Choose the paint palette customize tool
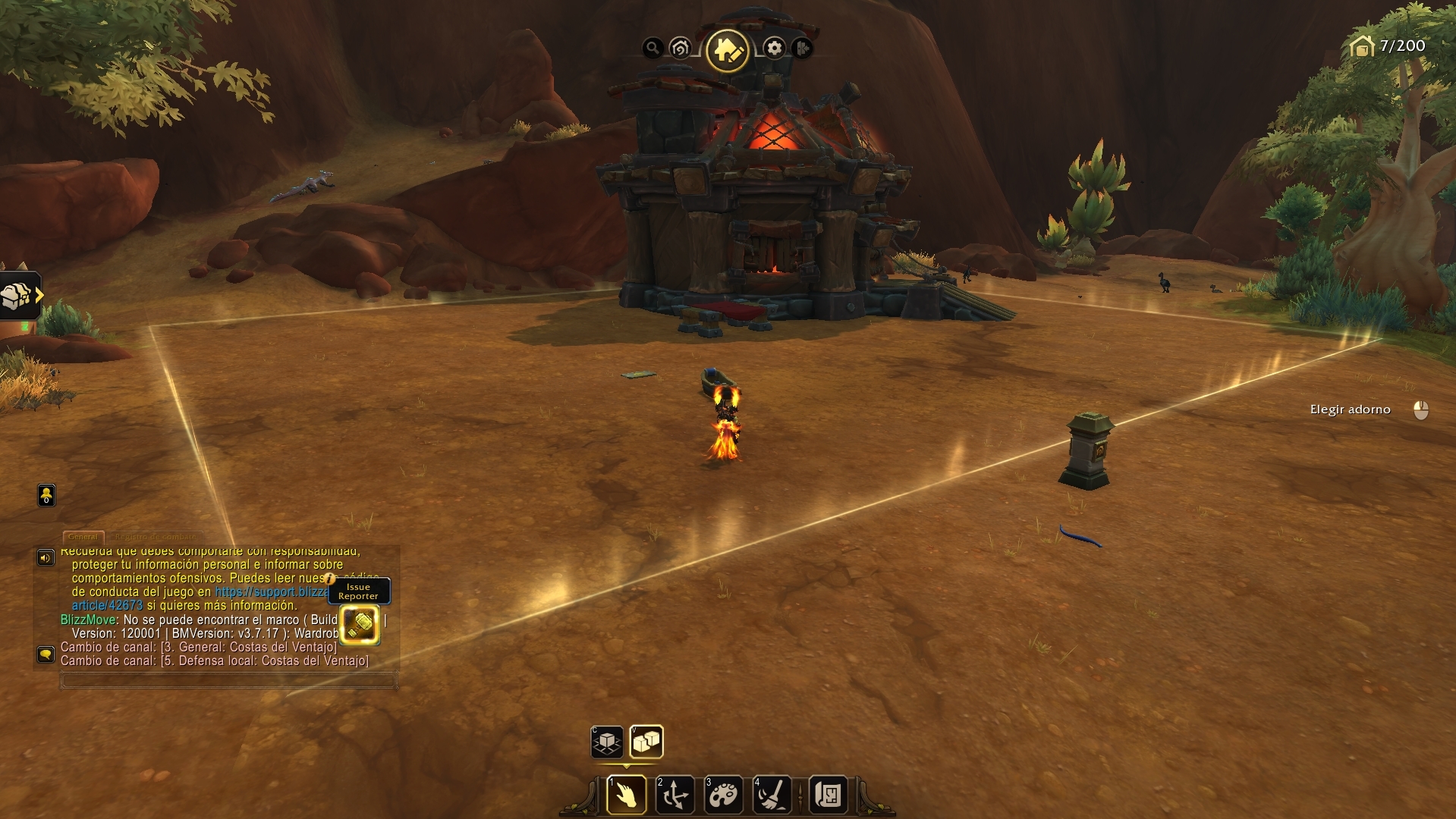 point(723,795)
